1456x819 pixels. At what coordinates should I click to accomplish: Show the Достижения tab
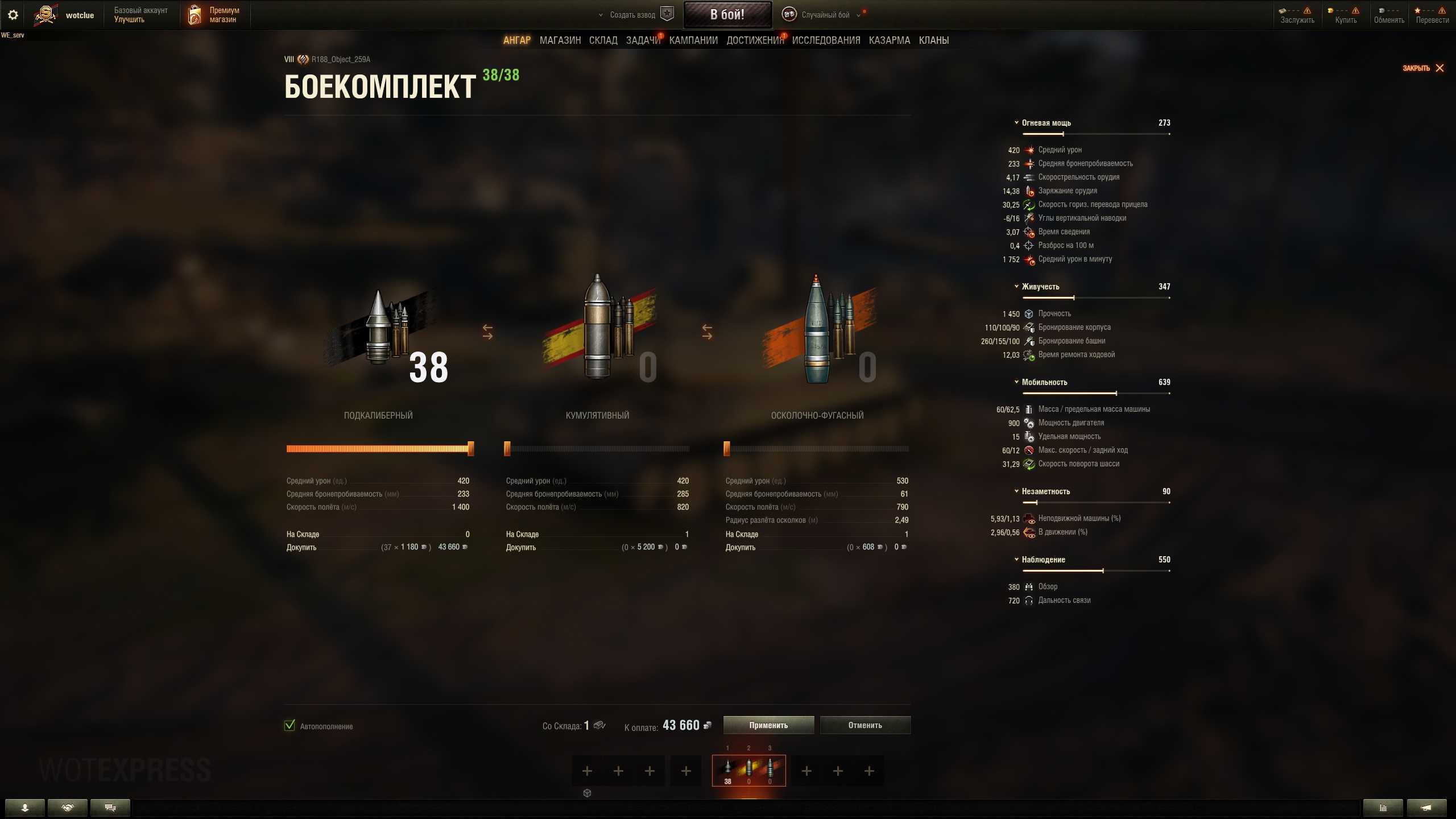point(755,40)
